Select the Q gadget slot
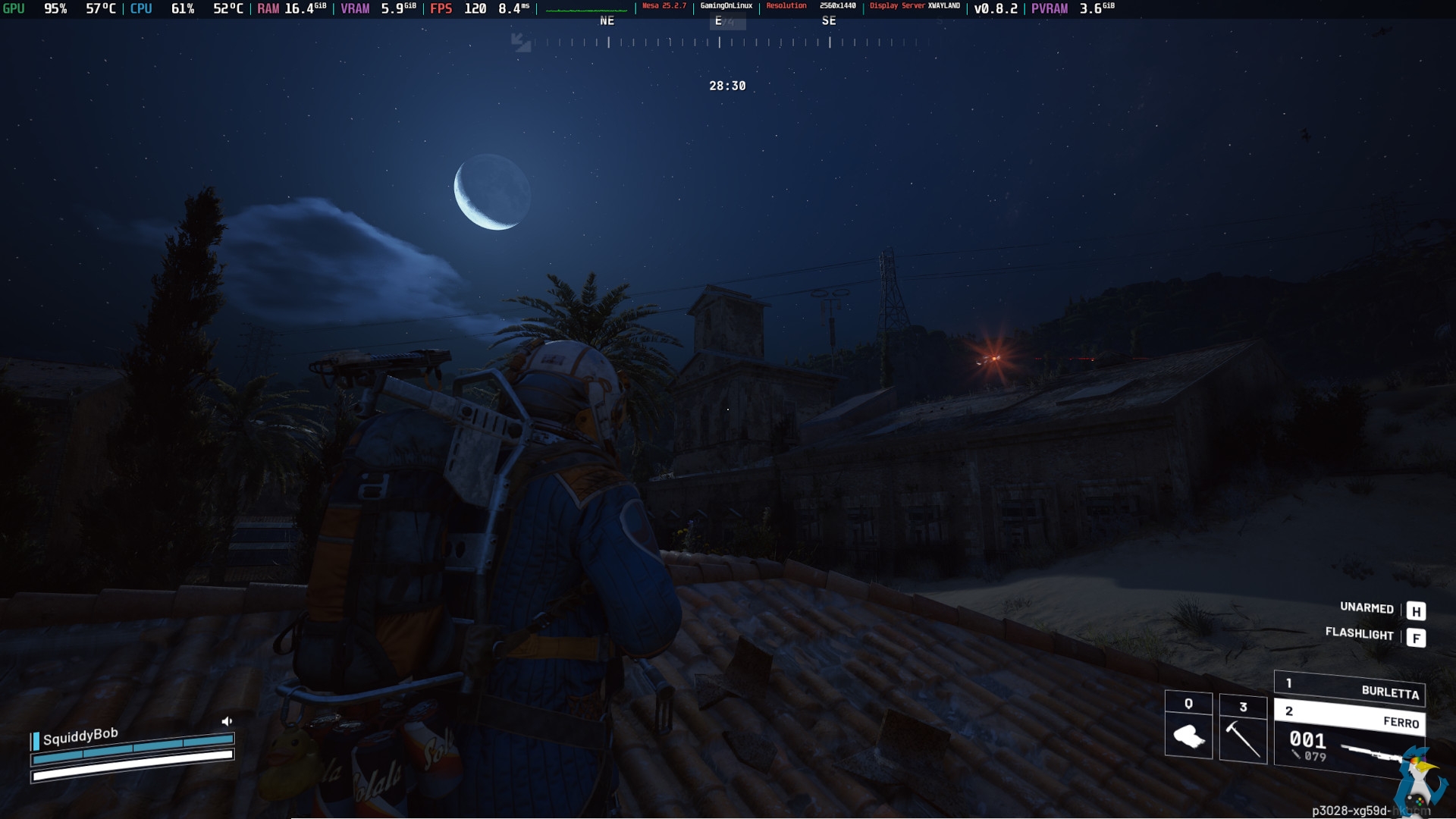The width and height of the screenshot is (1456, 819). [1188, 726]
